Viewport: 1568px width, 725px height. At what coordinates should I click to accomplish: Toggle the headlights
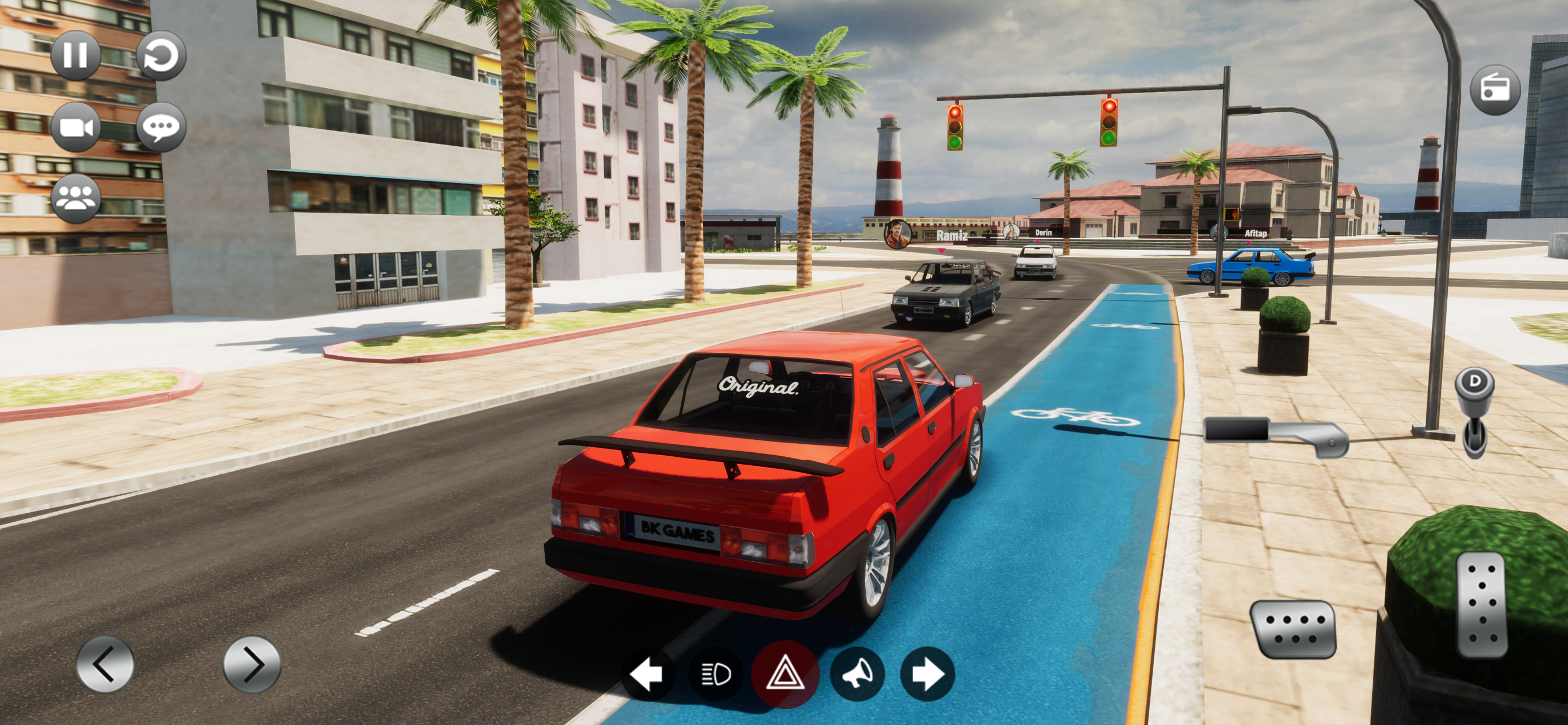pyautogui.click(x=716, y=674)
